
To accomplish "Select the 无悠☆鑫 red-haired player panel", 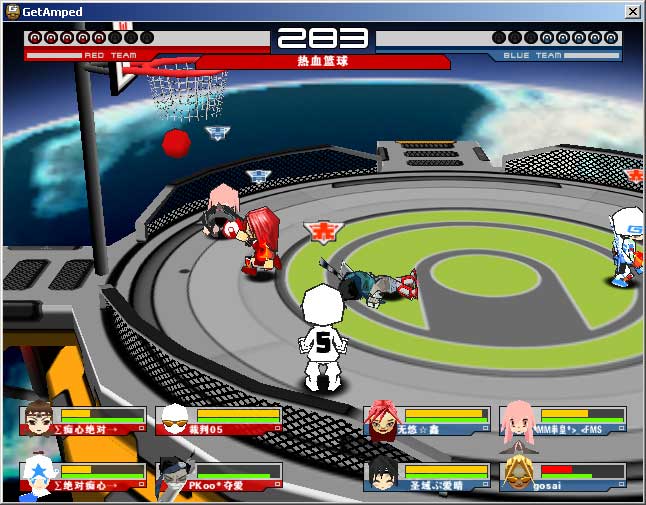I will (x=427, y=420).
